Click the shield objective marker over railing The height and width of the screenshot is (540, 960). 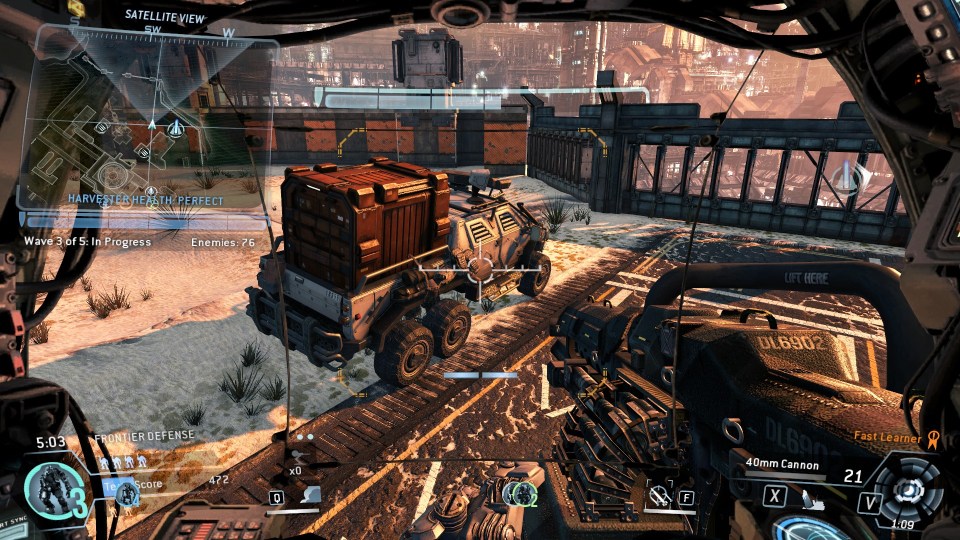pyautogui.click(x=845, y=179)
